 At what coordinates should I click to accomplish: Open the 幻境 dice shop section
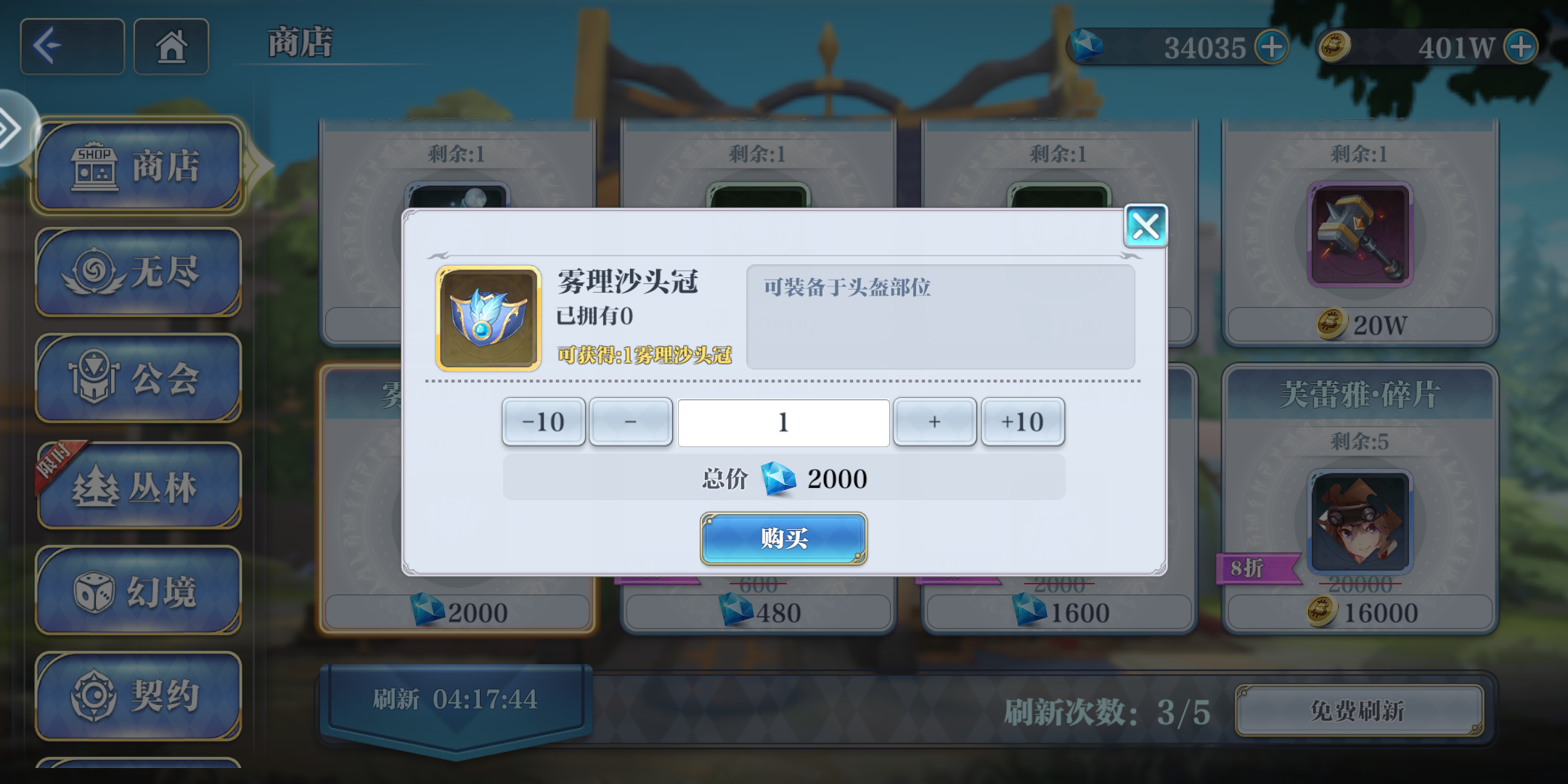tap(138, 592)
